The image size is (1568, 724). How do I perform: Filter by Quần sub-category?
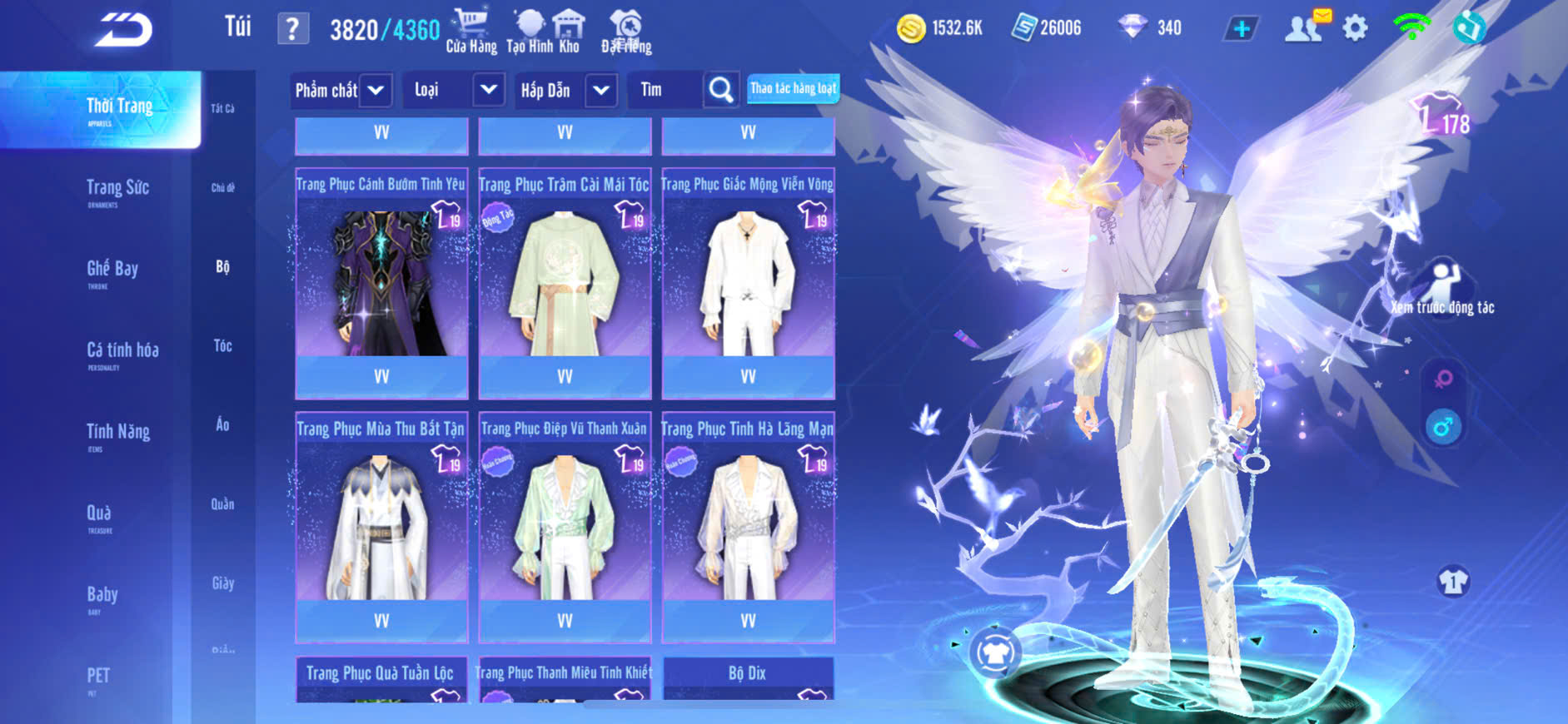(222, 504)
